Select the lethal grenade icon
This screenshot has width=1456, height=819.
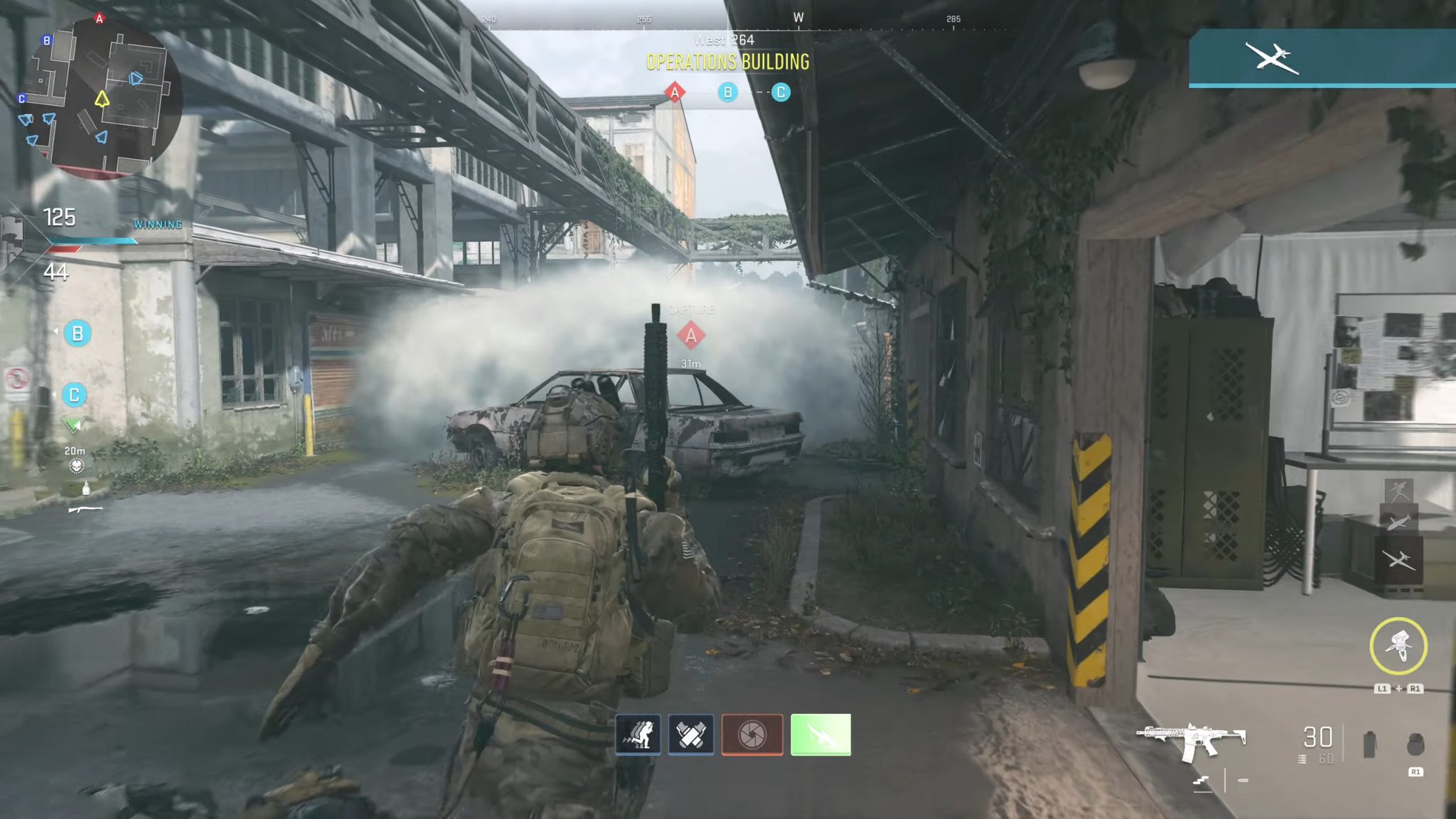click(1415, 744)
